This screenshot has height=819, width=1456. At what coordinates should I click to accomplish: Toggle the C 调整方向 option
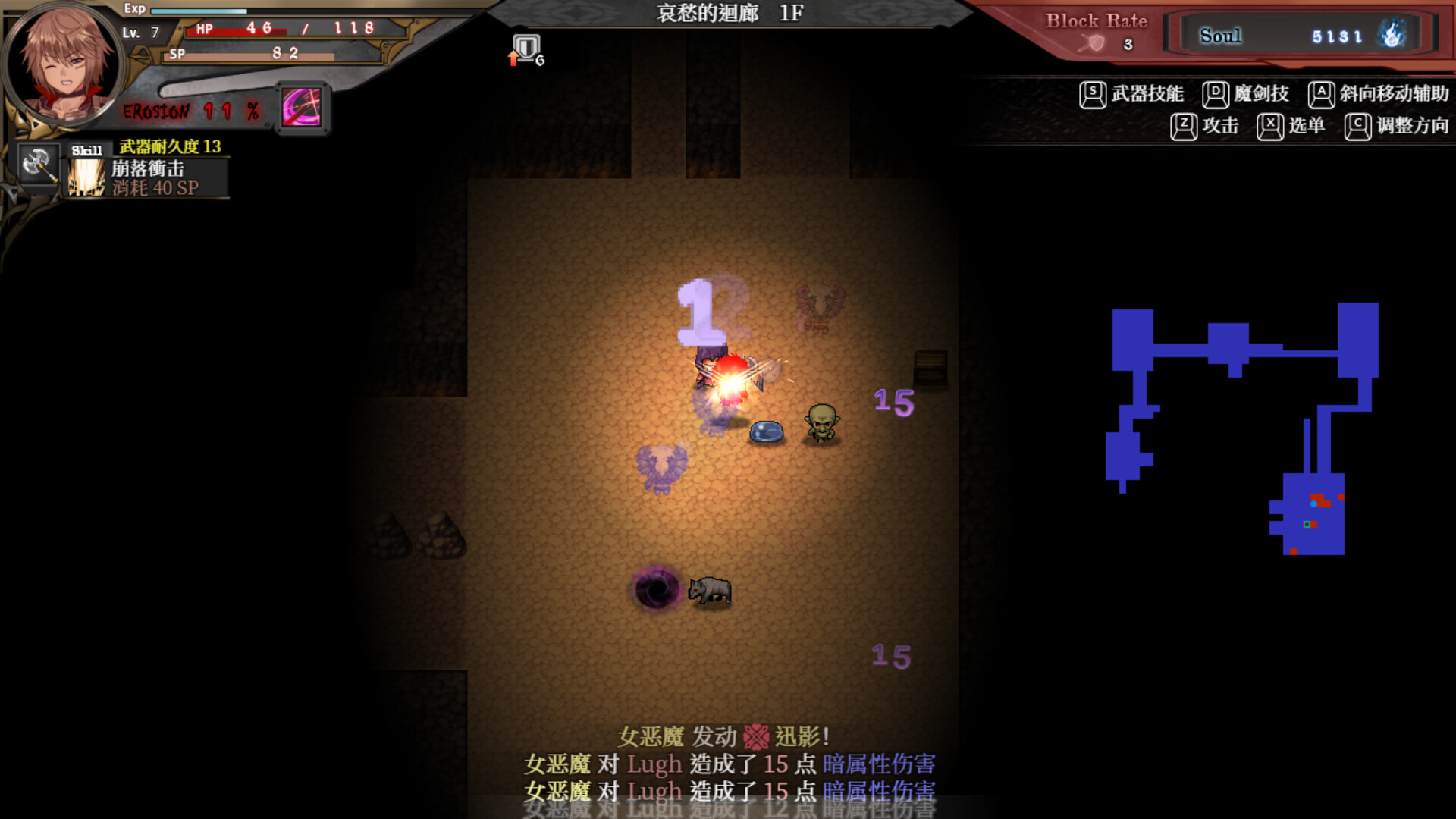(x=1357, y=127)
